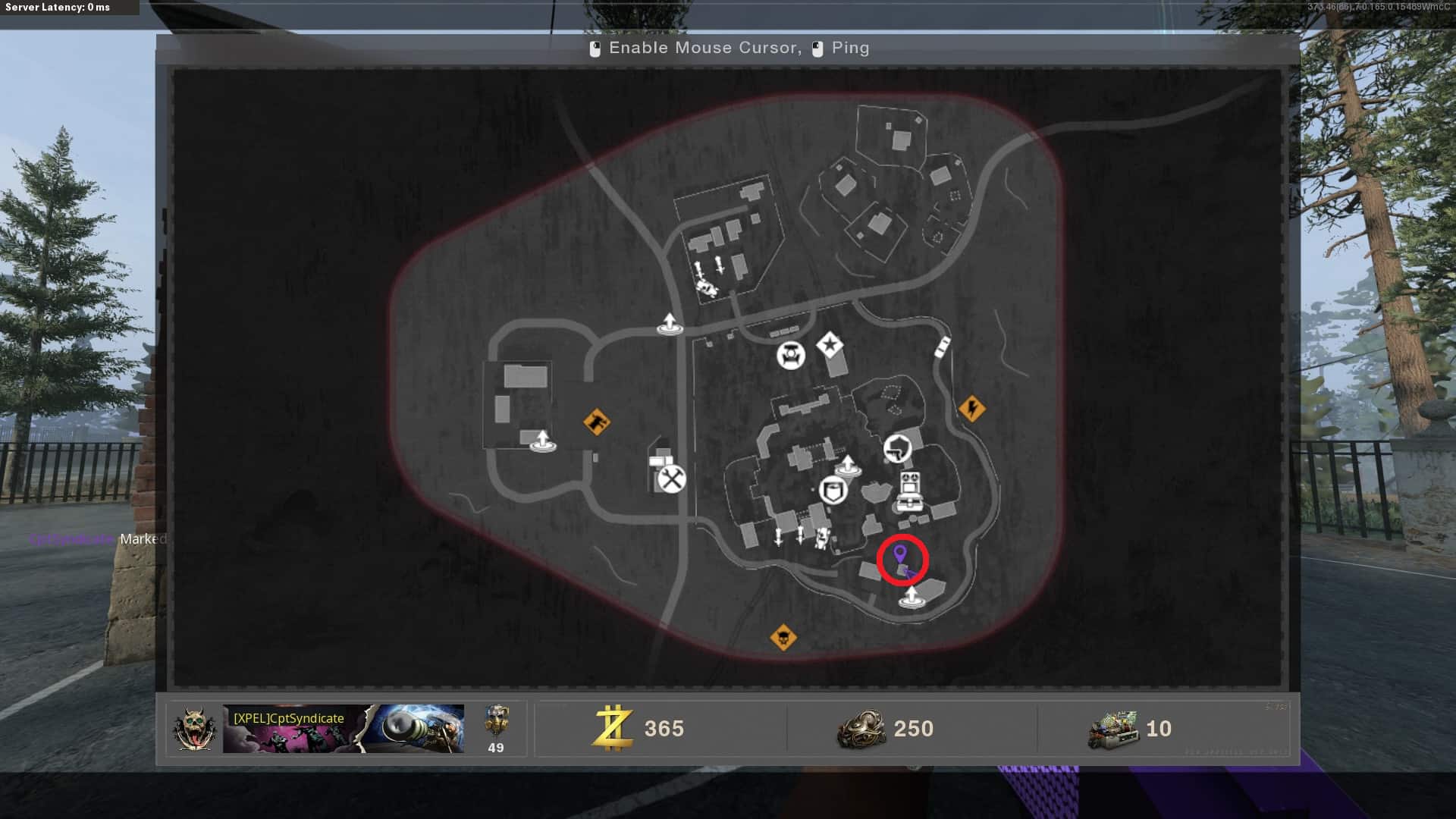Click the CptSyndicate player calling card
The width and height of the screenshot is (1456, 819).
point(343,728)
